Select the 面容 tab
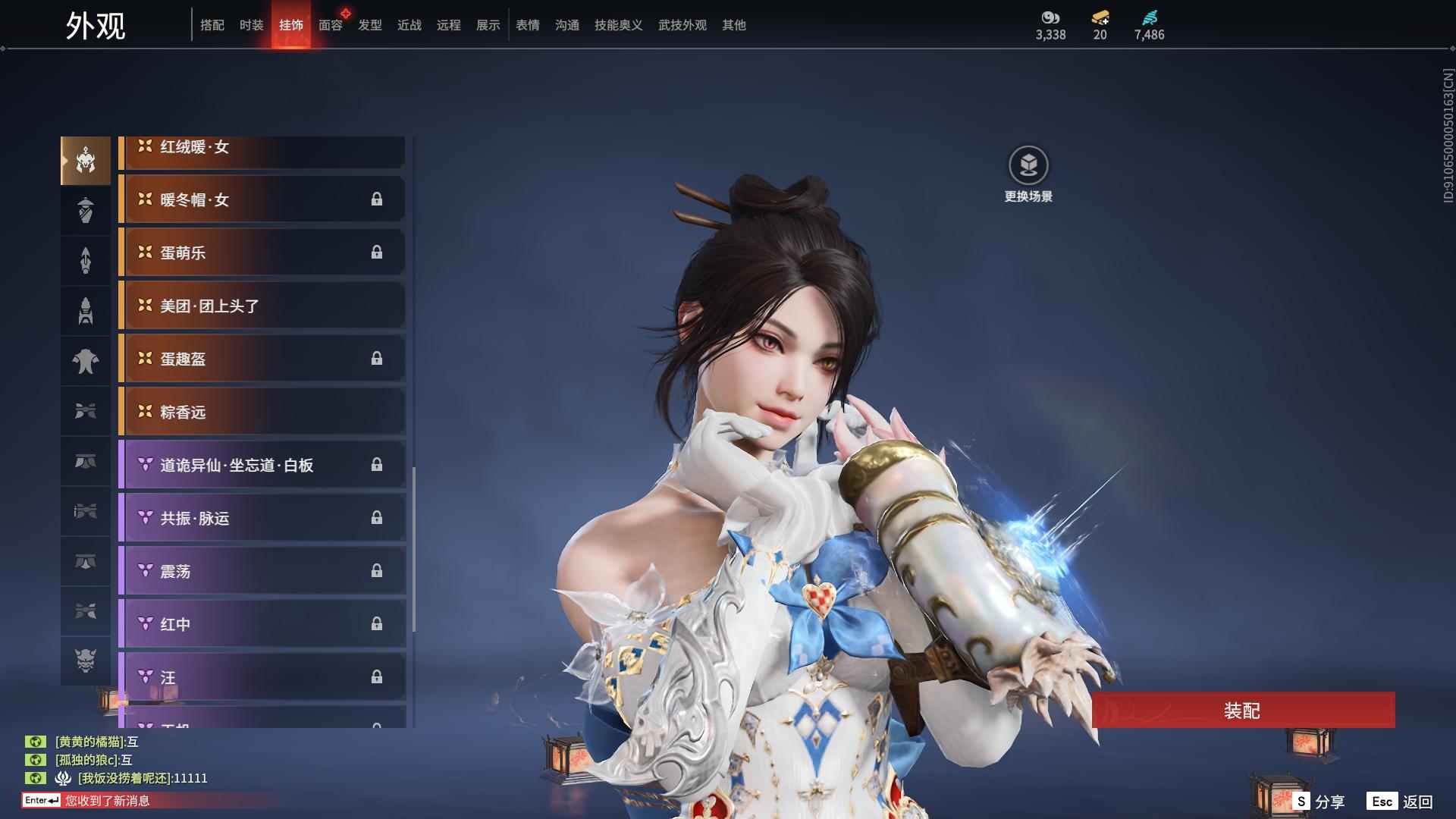This screenshot has width=1456, height=819. point(330,25)
